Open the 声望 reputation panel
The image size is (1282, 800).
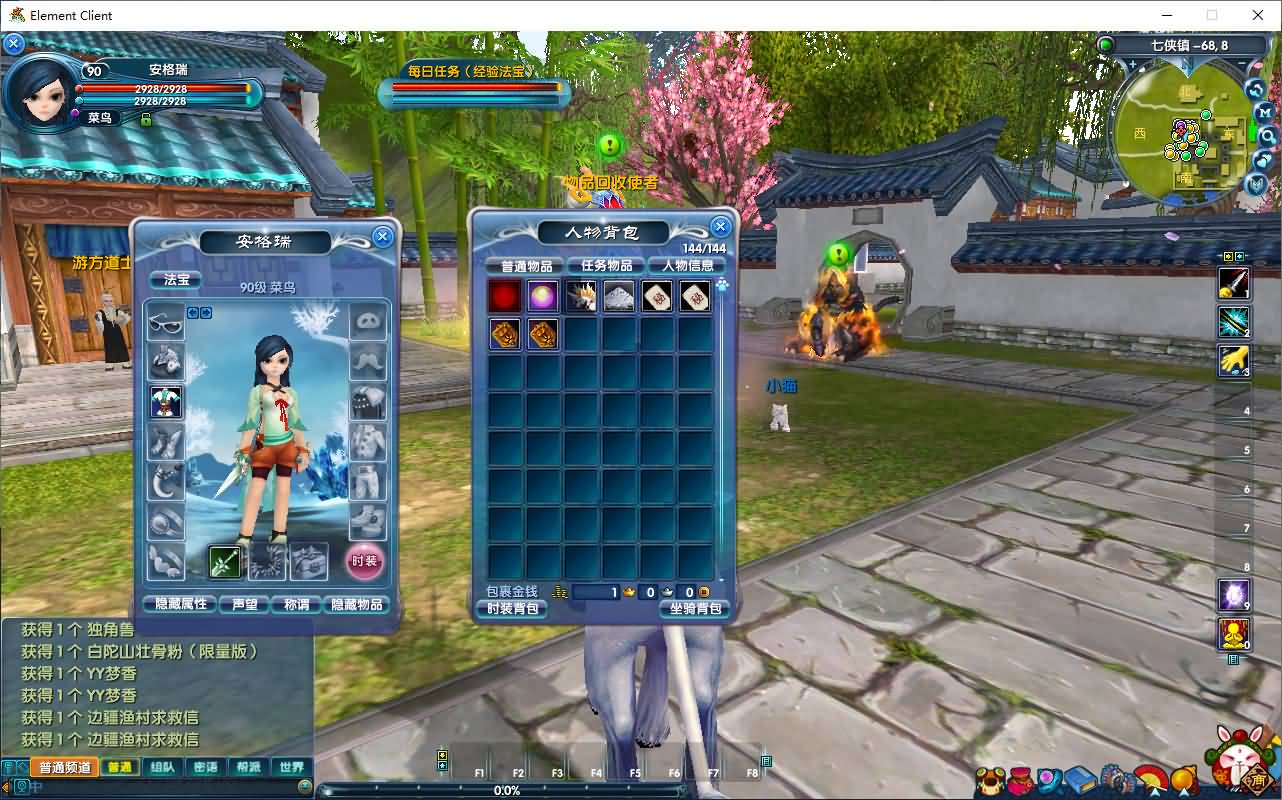[x=245, y=604]
